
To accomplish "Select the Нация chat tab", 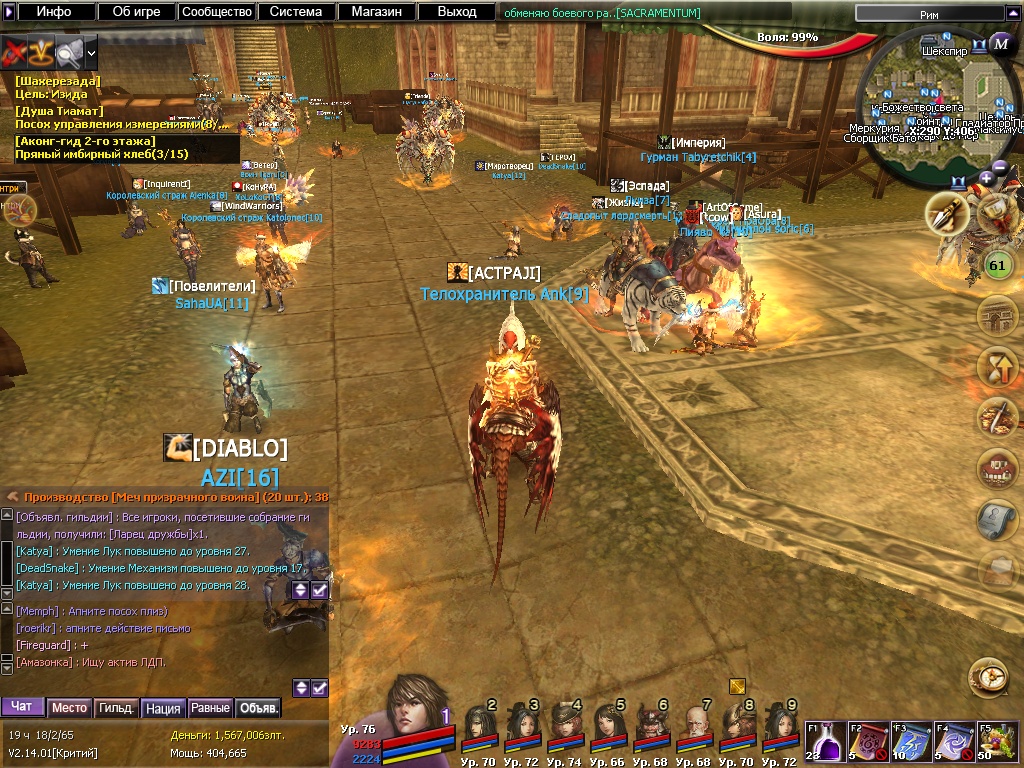I will 163,708.
